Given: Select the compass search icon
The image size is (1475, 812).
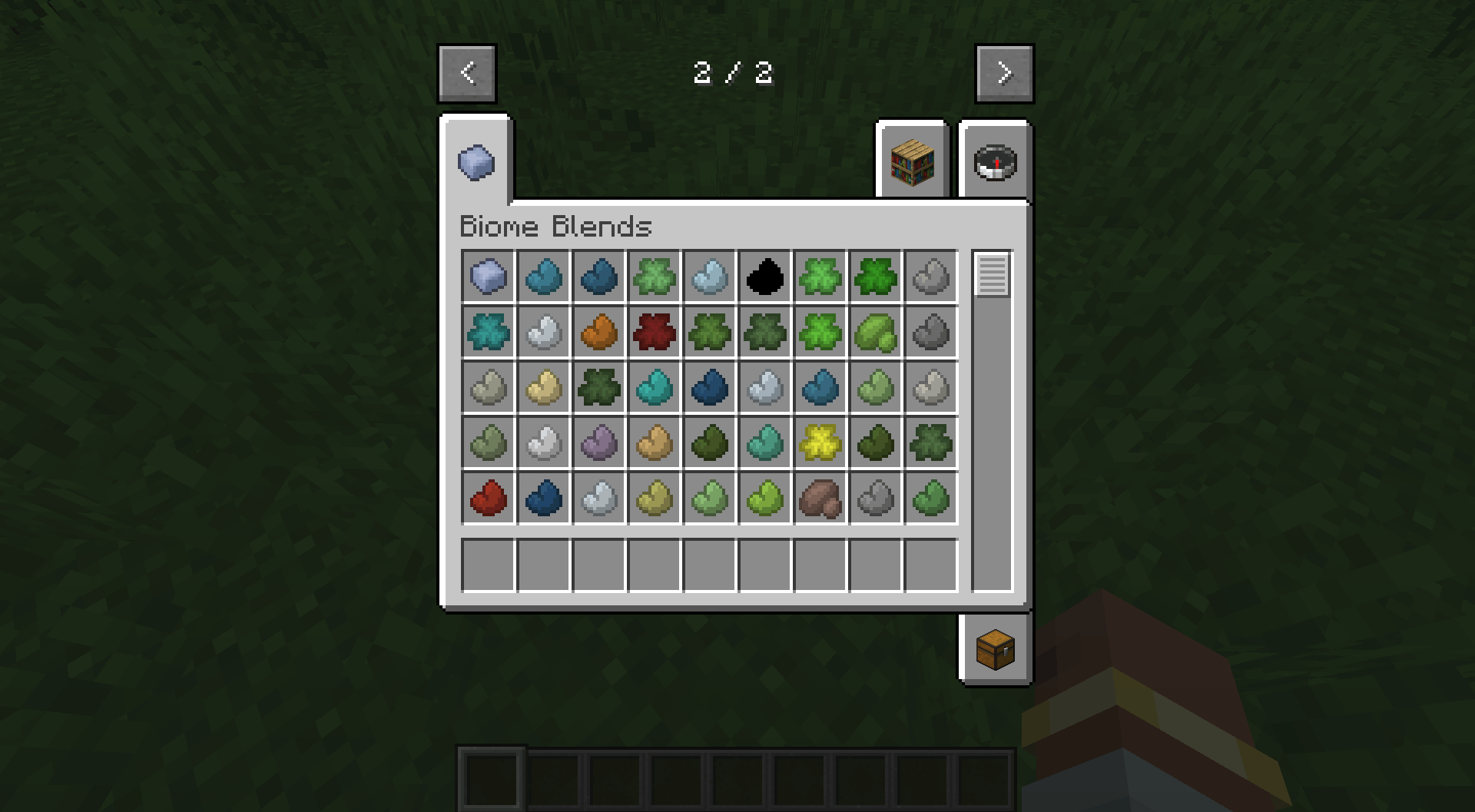Looking at the screenshot, I should click(x=995, y=161).
